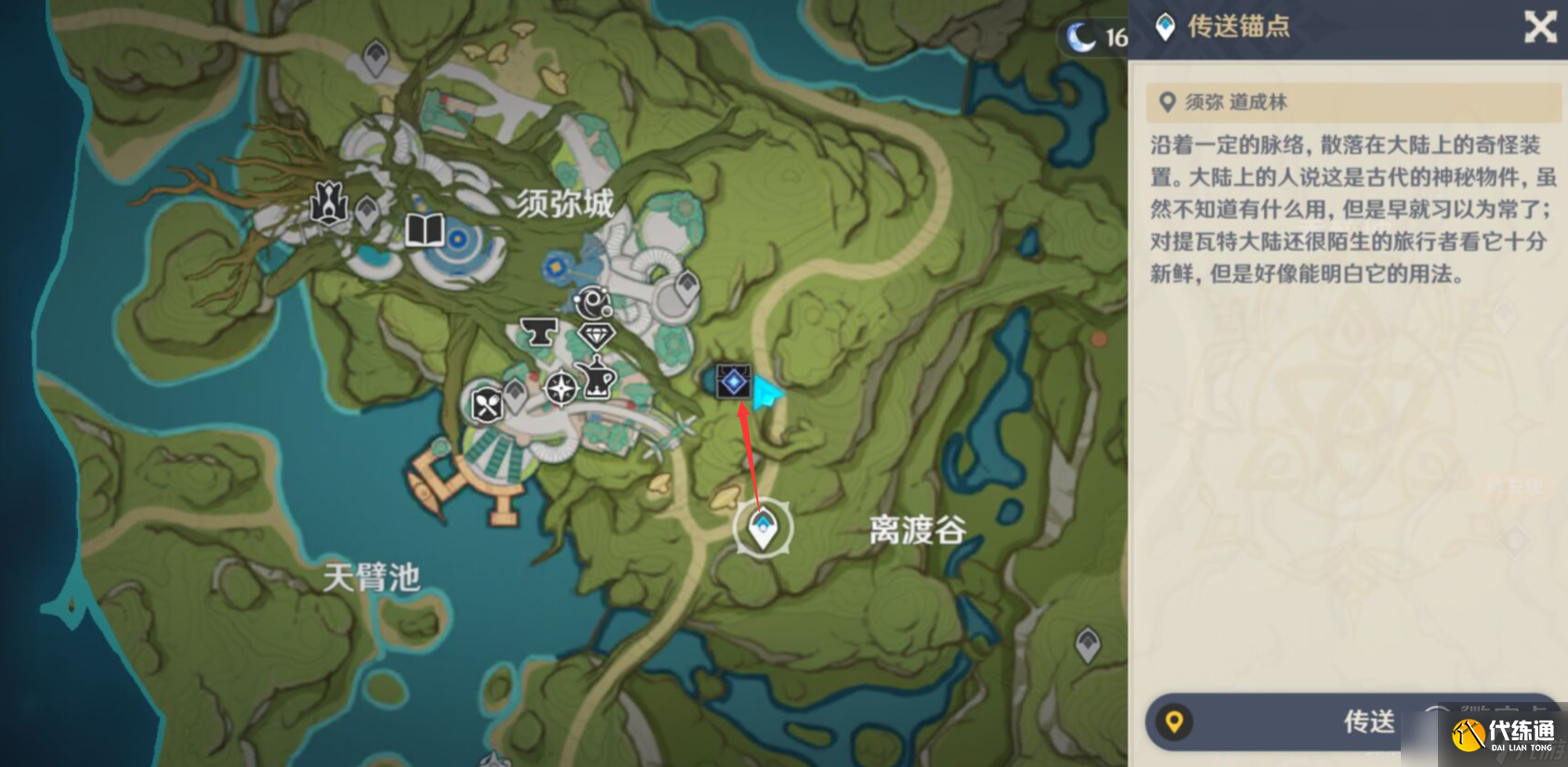Screen dimensions: 1568x767
Task: Click the gray waypoint marker right of Sumeru City
Action: click(688, 286)
